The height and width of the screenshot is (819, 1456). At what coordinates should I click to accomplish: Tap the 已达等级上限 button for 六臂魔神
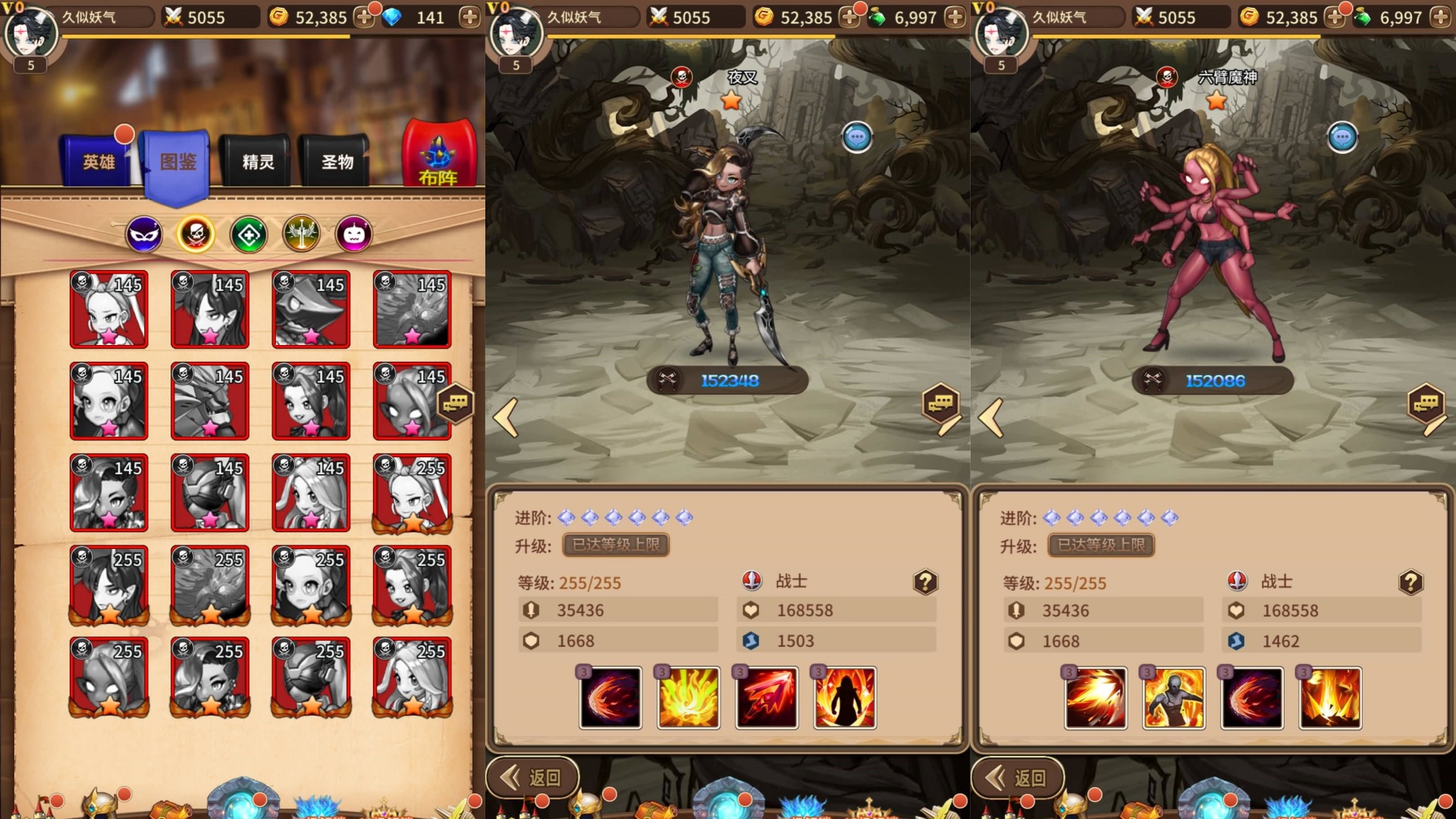point(1101,544)
